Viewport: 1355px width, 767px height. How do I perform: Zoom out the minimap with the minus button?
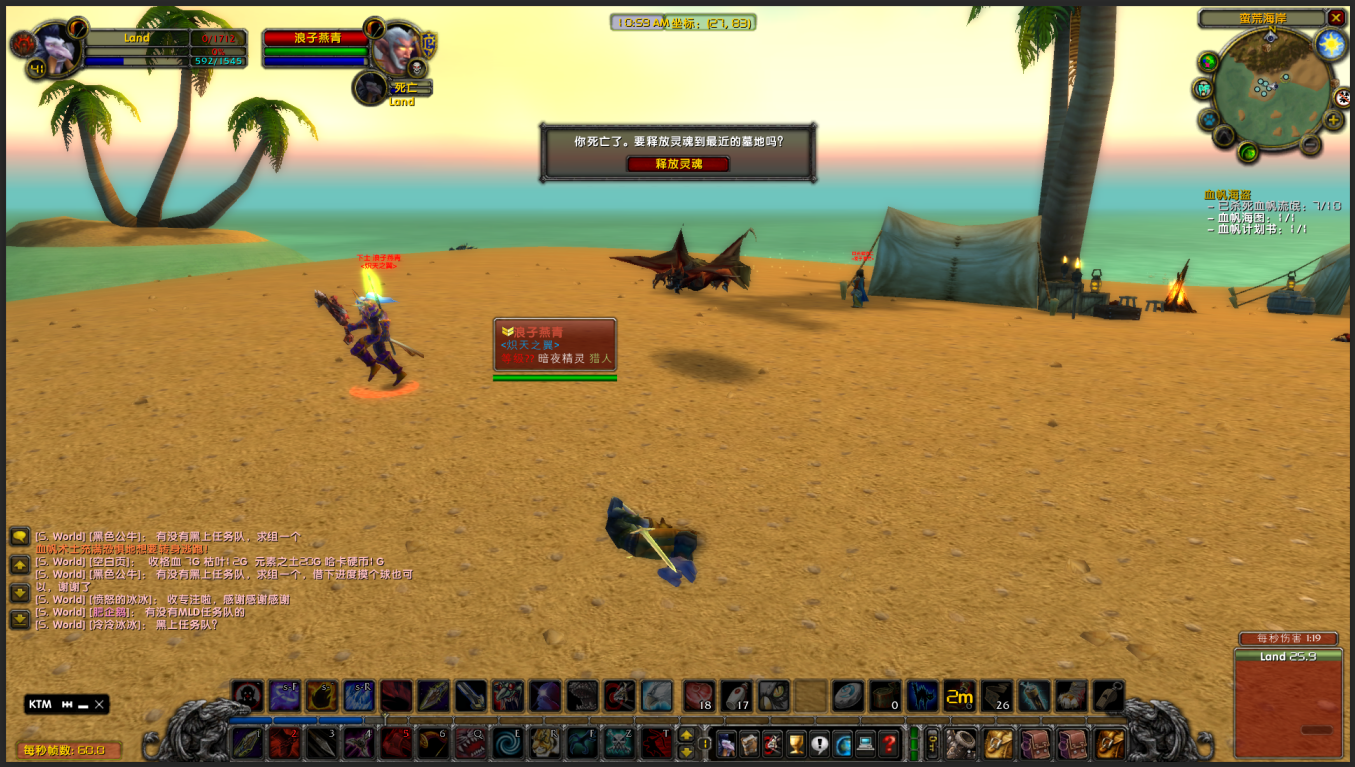pos(1310,144)
